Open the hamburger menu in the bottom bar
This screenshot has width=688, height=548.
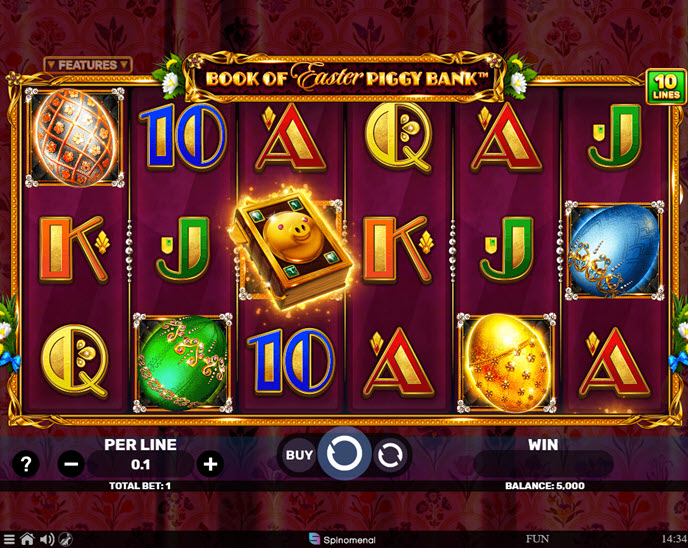pyautogui.click(x=9, y=540)
